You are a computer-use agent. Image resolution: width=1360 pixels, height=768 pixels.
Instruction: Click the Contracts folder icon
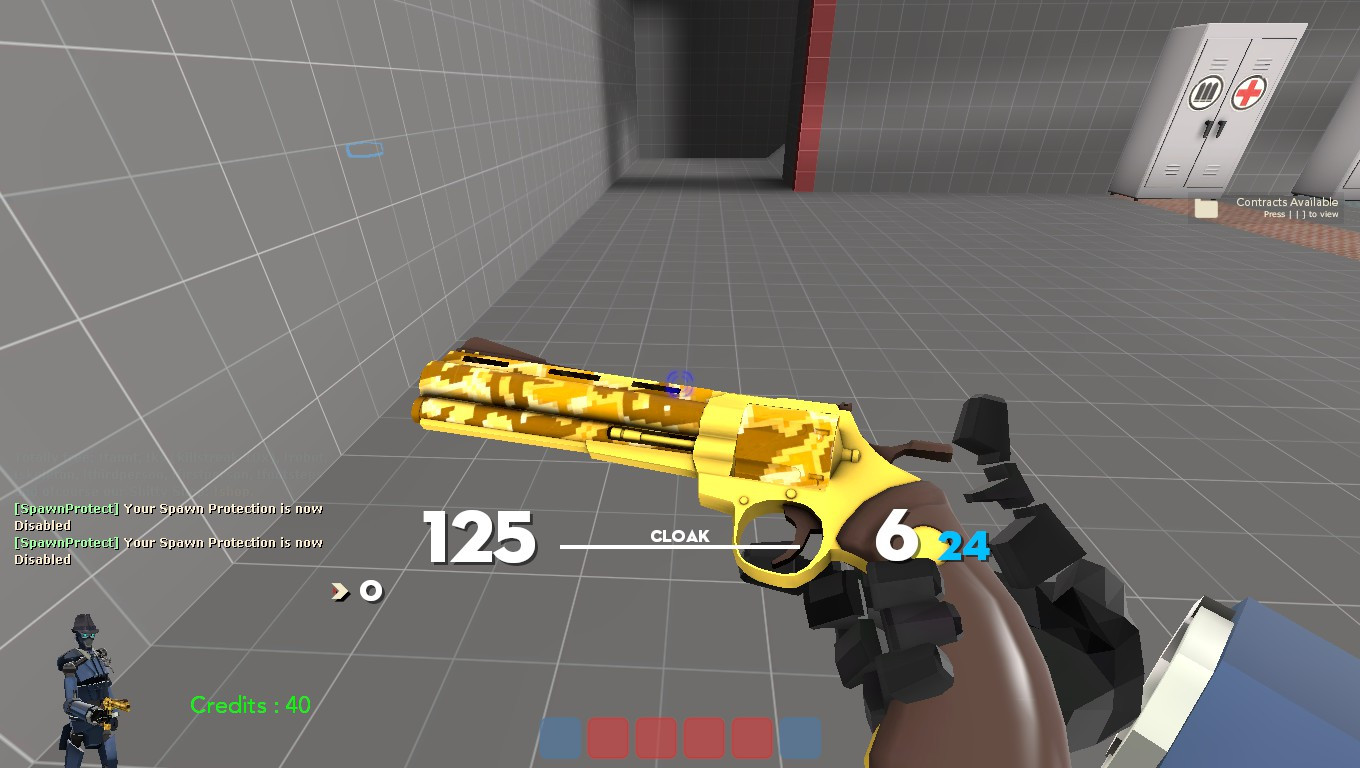[1204, 208]
